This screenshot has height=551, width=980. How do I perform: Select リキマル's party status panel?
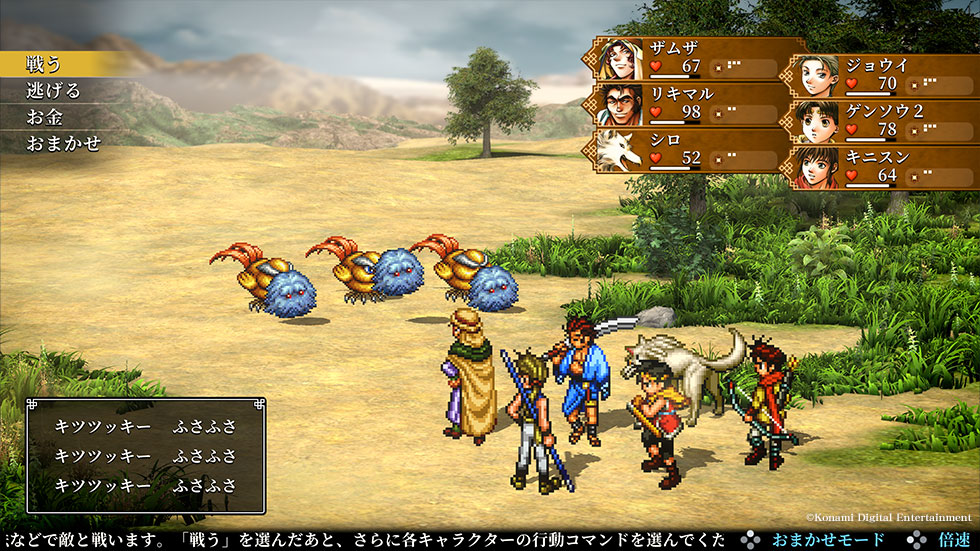tap(690, 103)
